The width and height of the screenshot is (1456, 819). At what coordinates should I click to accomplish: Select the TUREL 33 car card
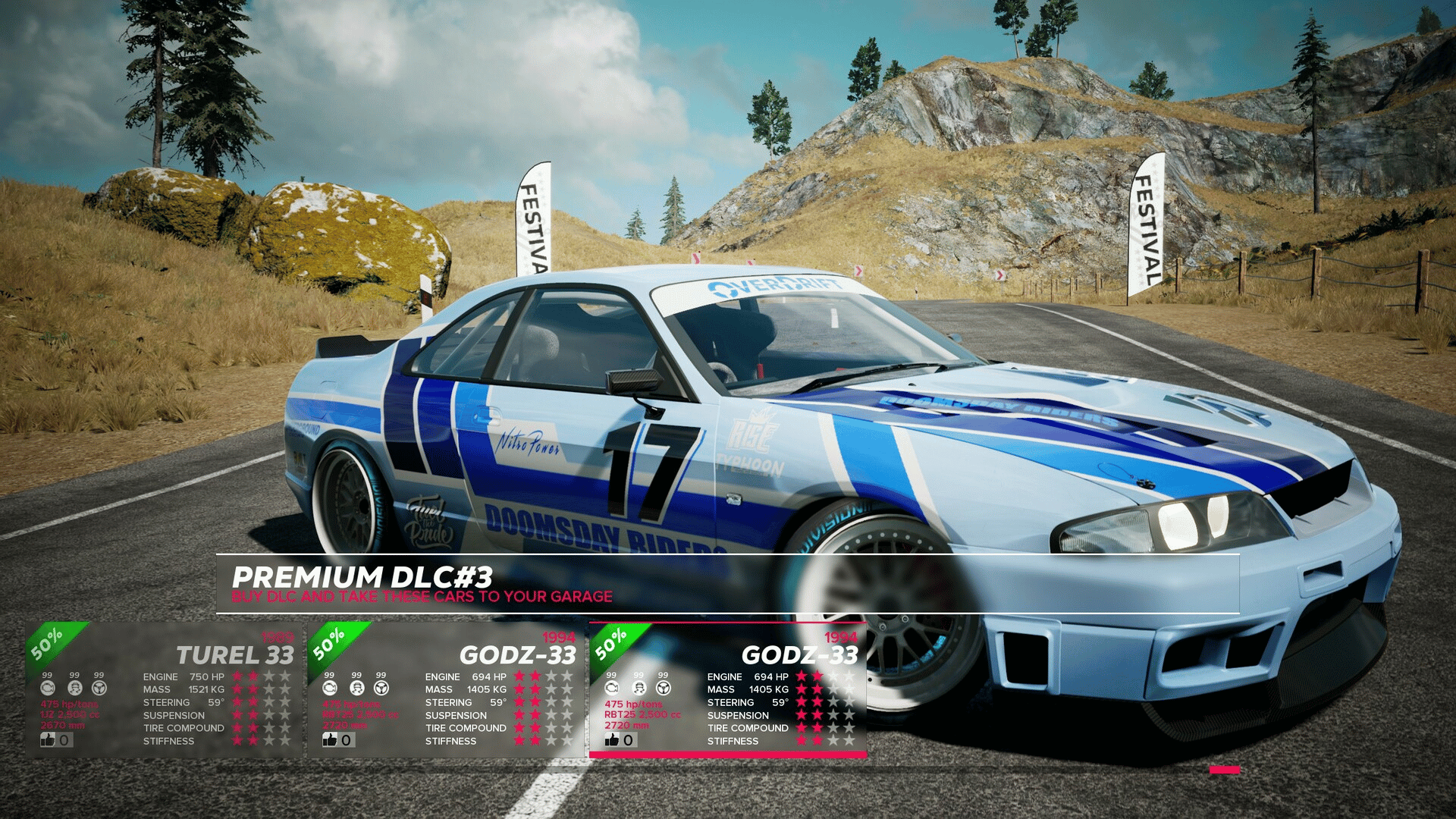tap(164, 690)
